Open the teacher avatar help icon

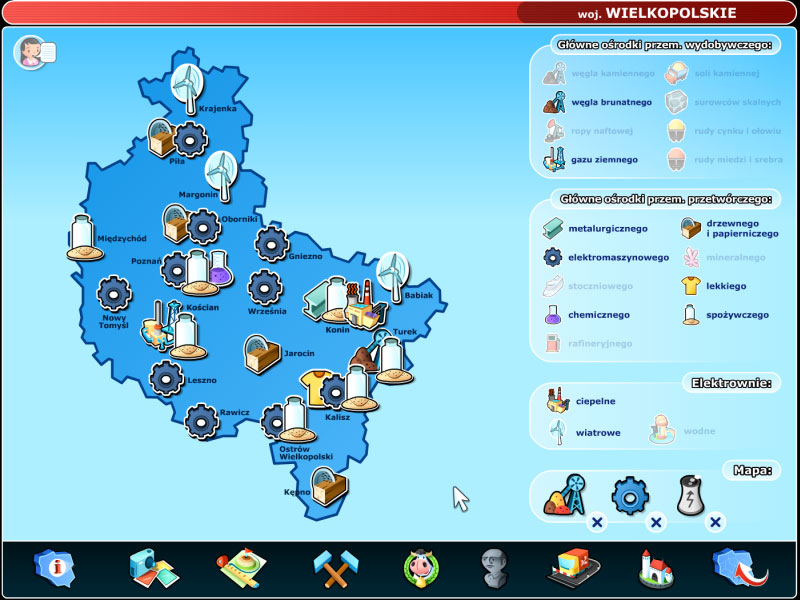click(x=34, y=51)
